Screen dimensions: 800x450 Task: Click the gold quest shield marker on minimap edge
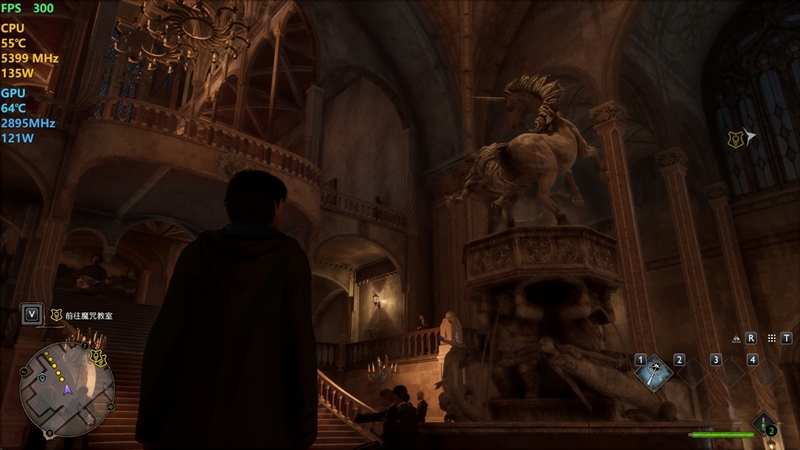tap(97, 355)
